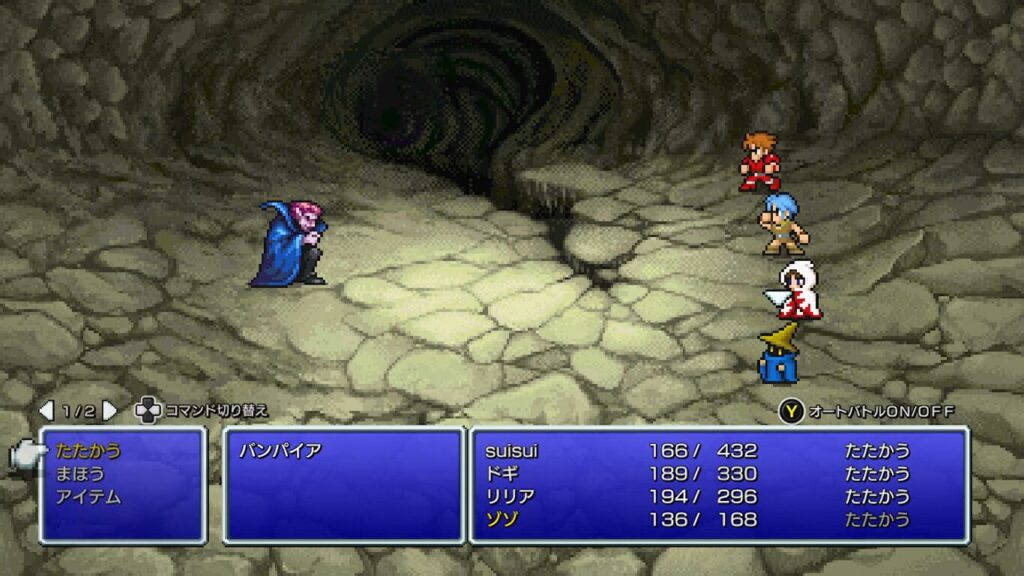Target the バンパイア enemy name

point(280,451)
